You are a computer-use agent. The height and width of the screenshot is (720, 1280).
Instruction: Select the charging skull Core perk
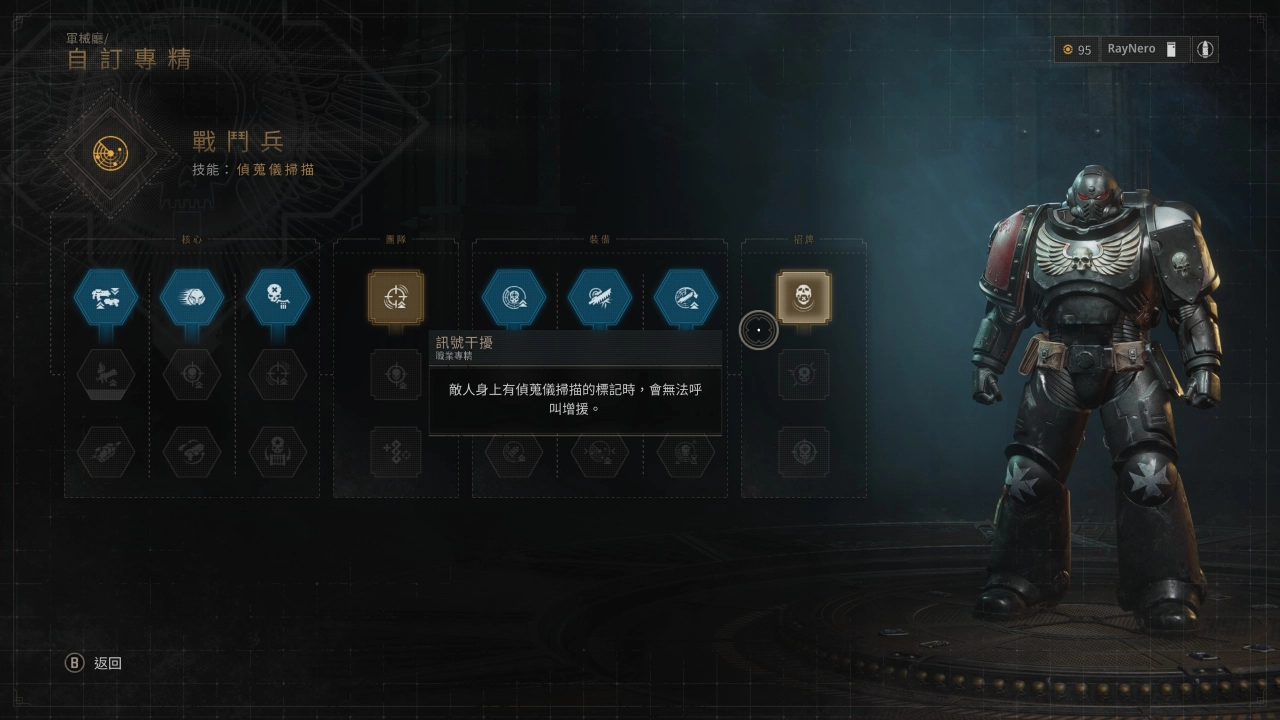192,297
